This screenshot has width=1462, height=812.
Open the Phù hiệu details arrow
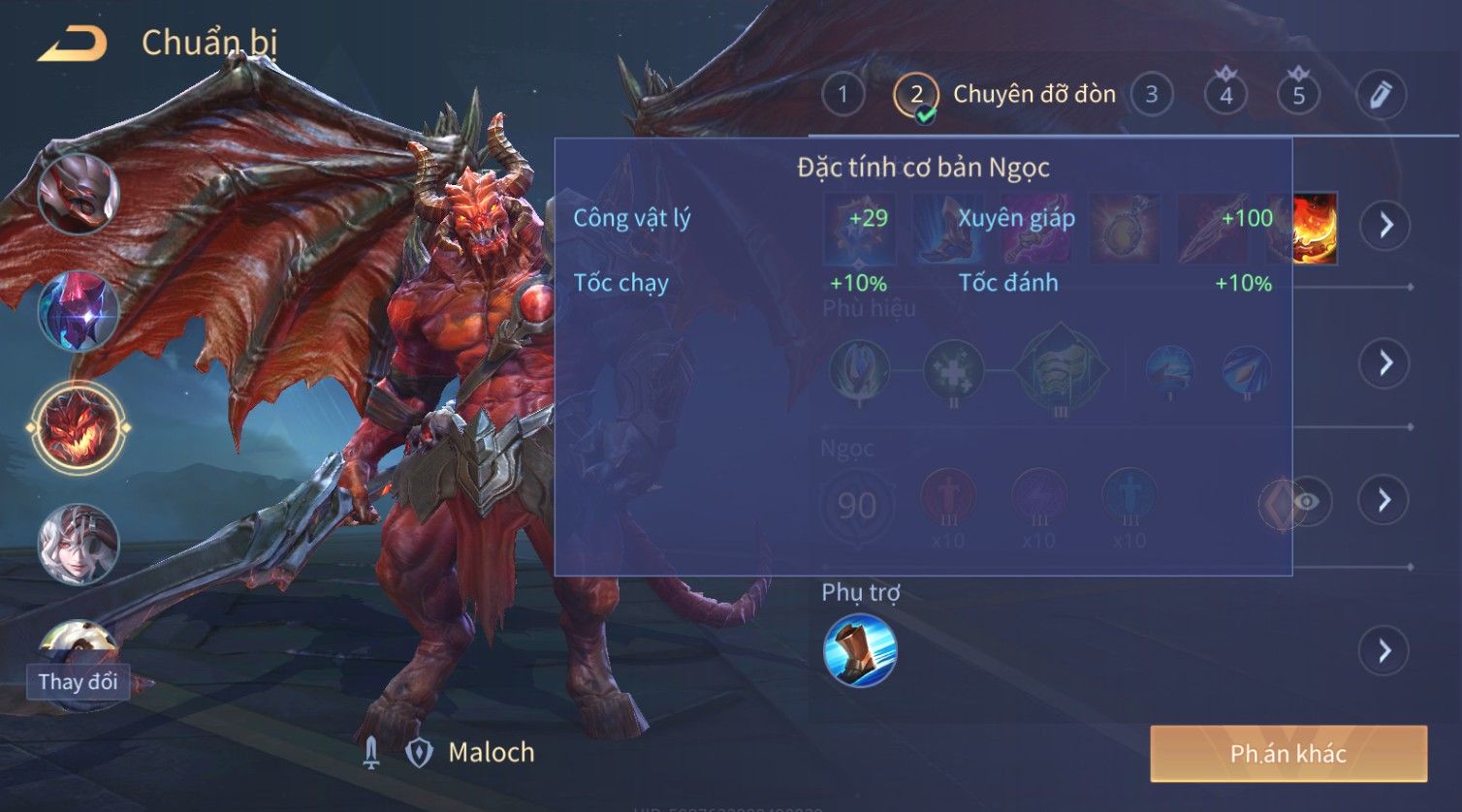tap(1384, 363)
